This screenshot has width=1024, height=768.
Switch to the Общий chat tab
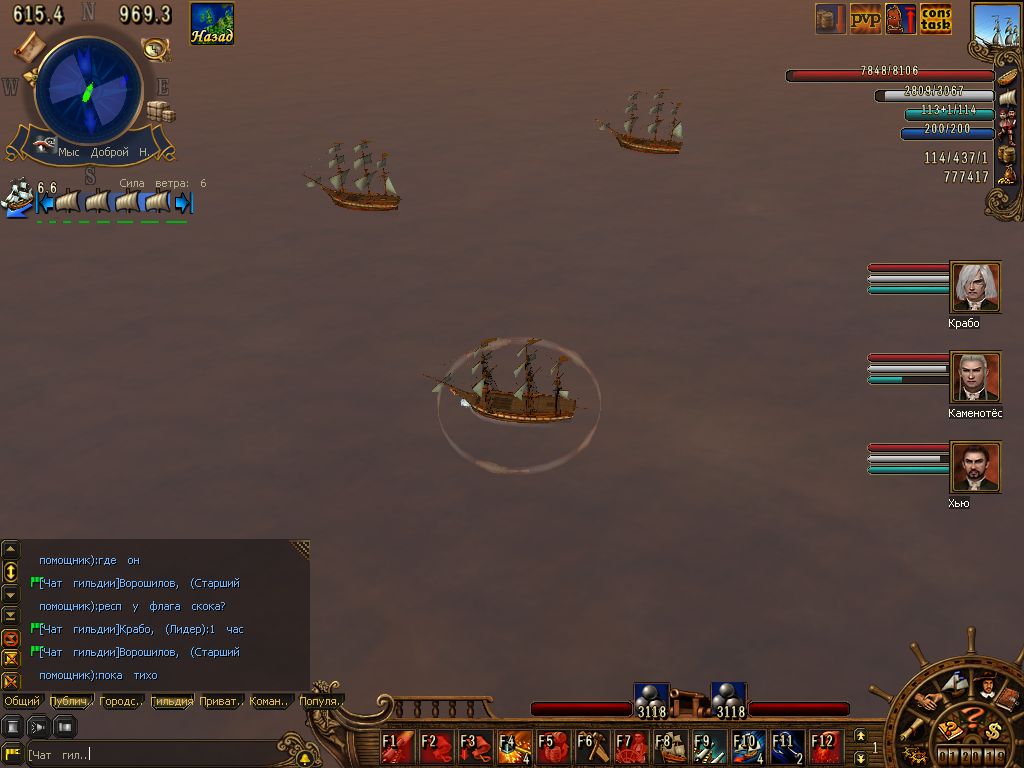[x=22, y=701]
